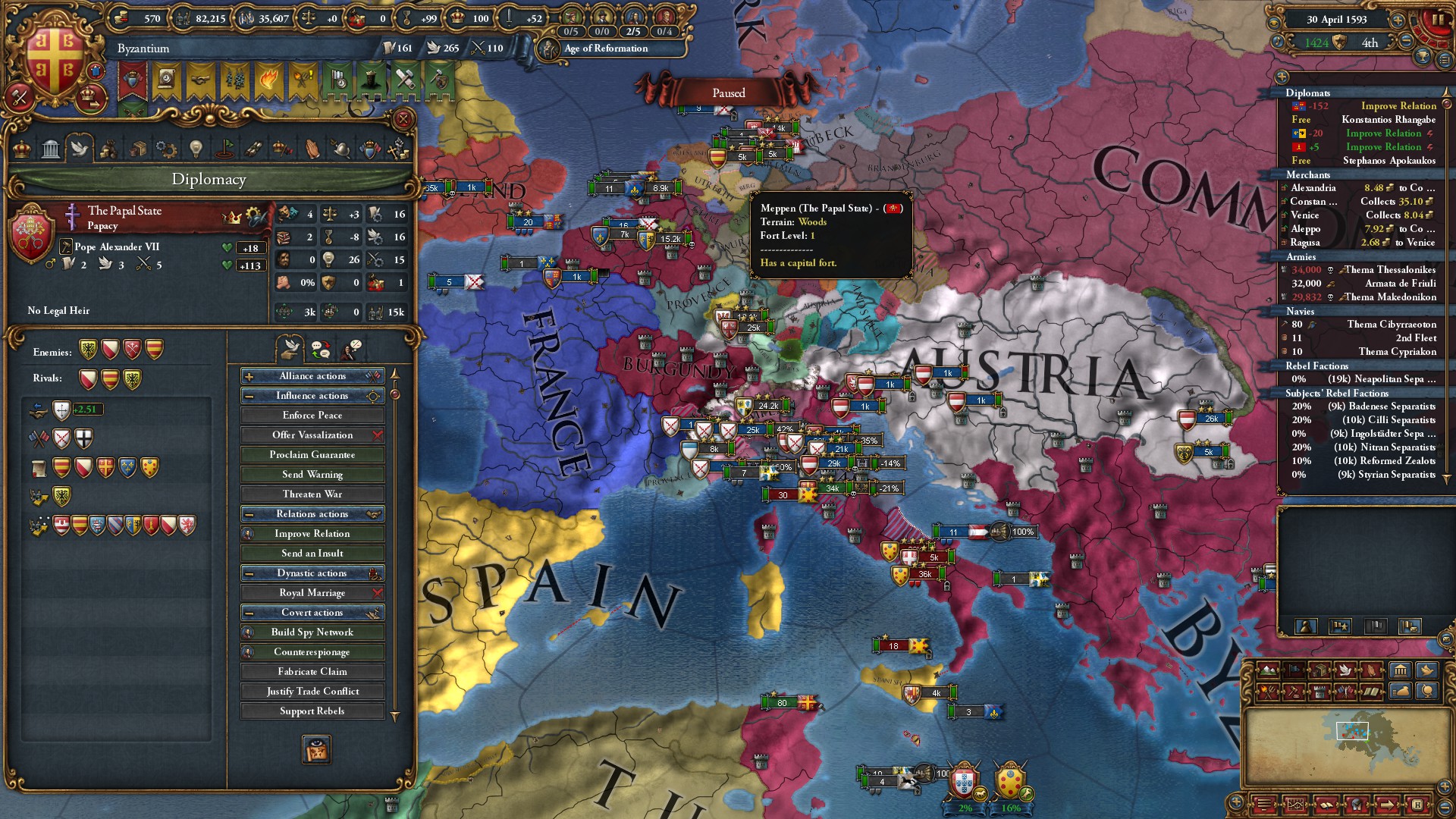This screenshot has width=1456, height=819.
Task: Open the diplomatic messages tab (speech bubbles)
Action: (321, 350)
